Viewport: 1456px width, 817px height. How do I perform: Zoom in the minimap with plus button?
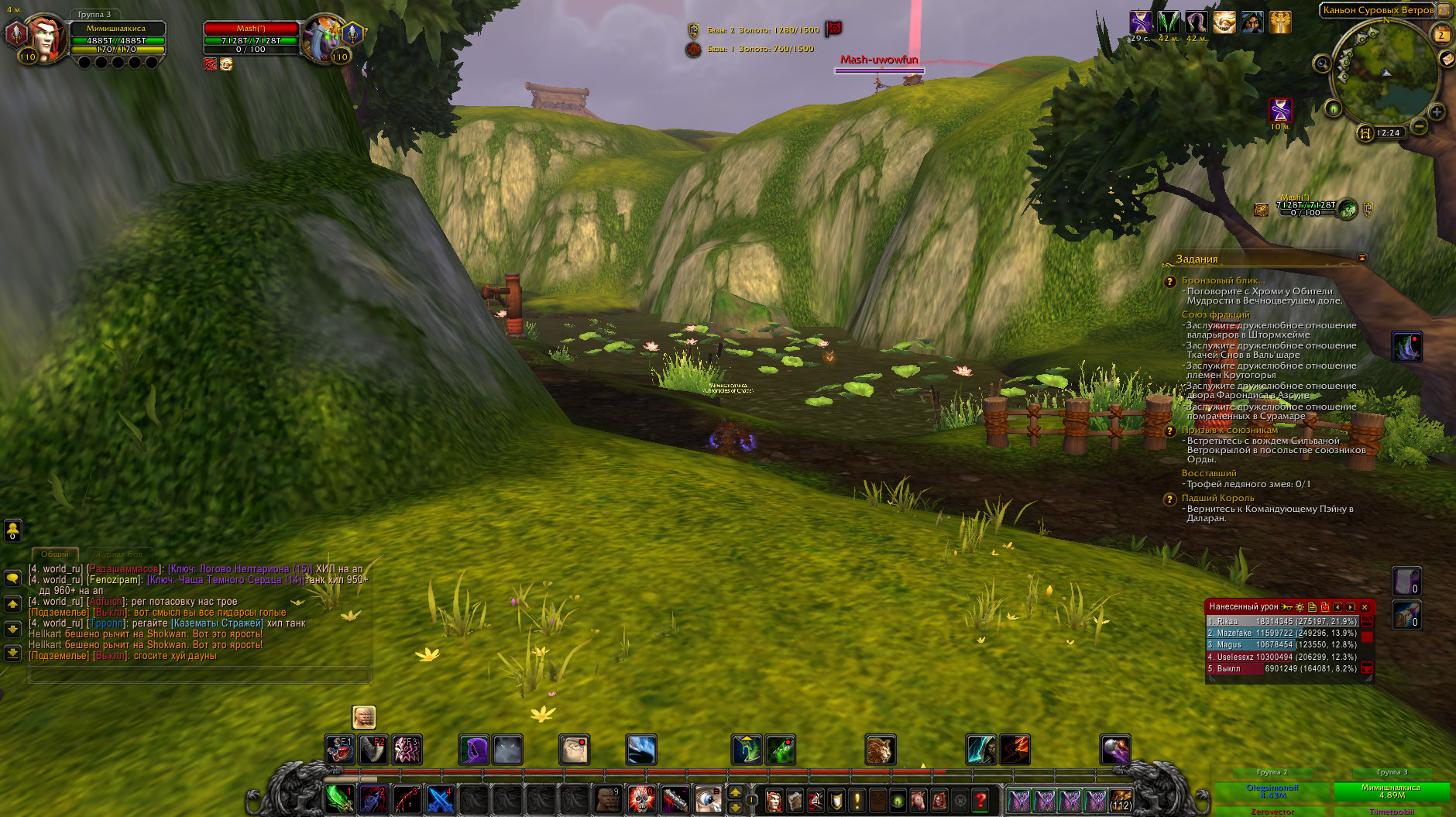(1437, 112)
